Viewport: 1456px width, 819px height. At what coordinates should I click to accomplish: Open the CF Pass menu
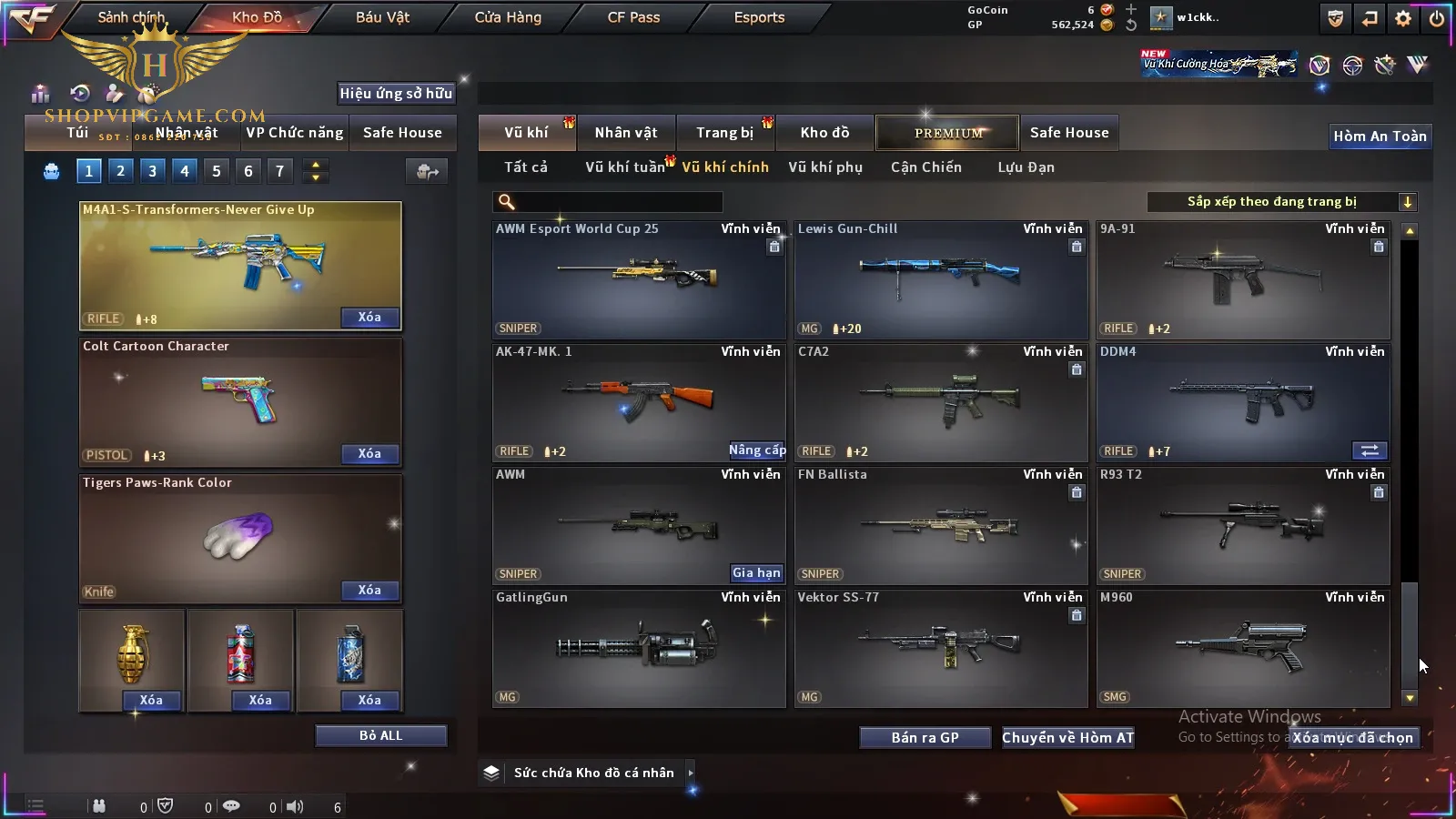pyautogui.click(x=633, y=17)
